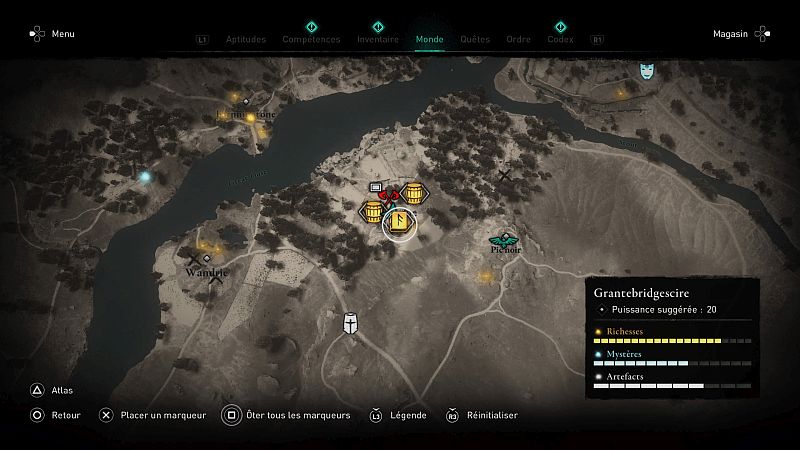Screen dimensions: 800x450
Task: Click the glowing blue mystery marker
Action: [145, 177]
